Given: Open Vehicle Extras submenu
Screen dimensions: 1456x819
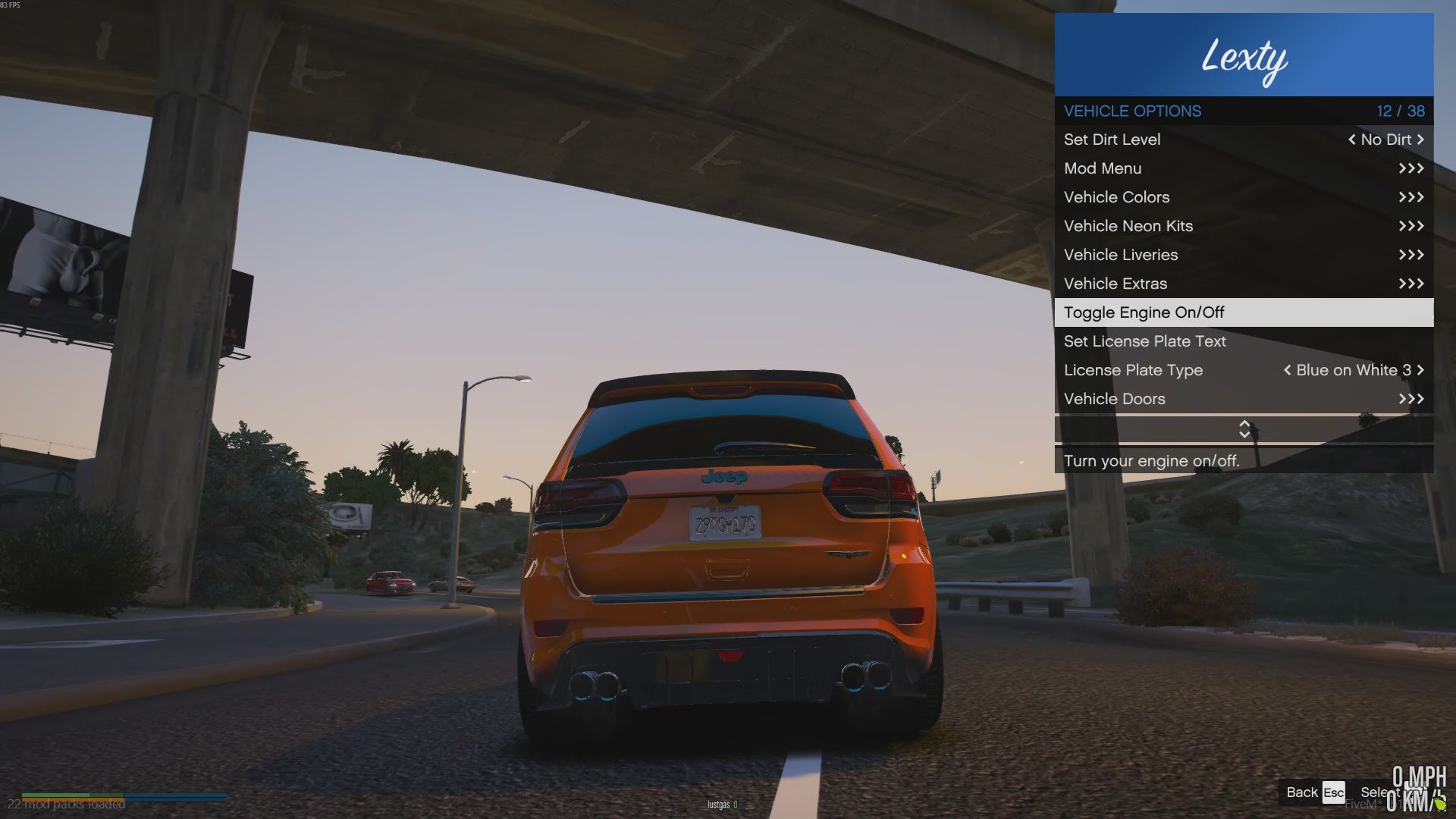Looking at the screenshot, I should [x=1244, y=284].
